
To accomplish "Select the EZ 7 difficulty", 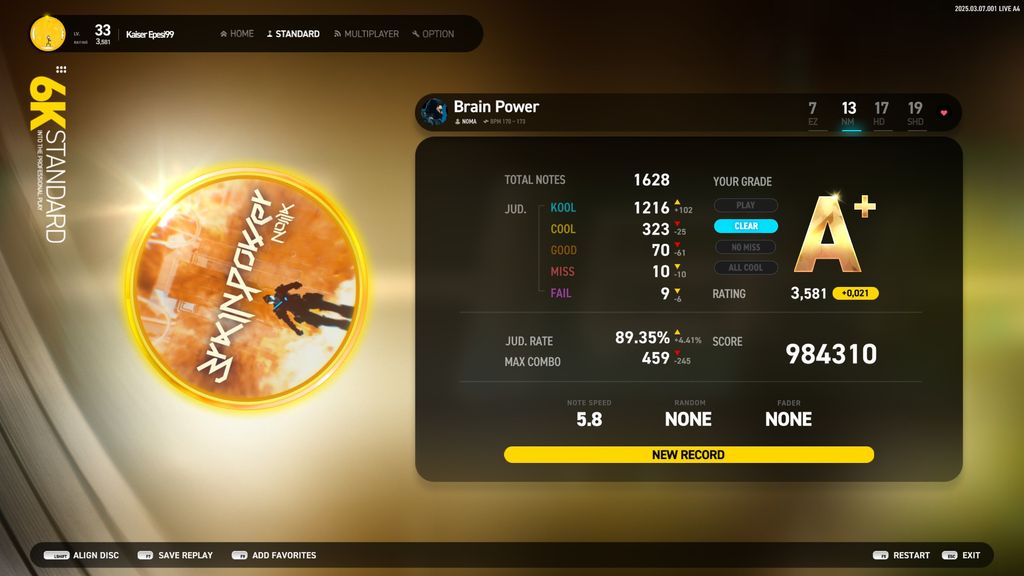I will coord(813,113).
